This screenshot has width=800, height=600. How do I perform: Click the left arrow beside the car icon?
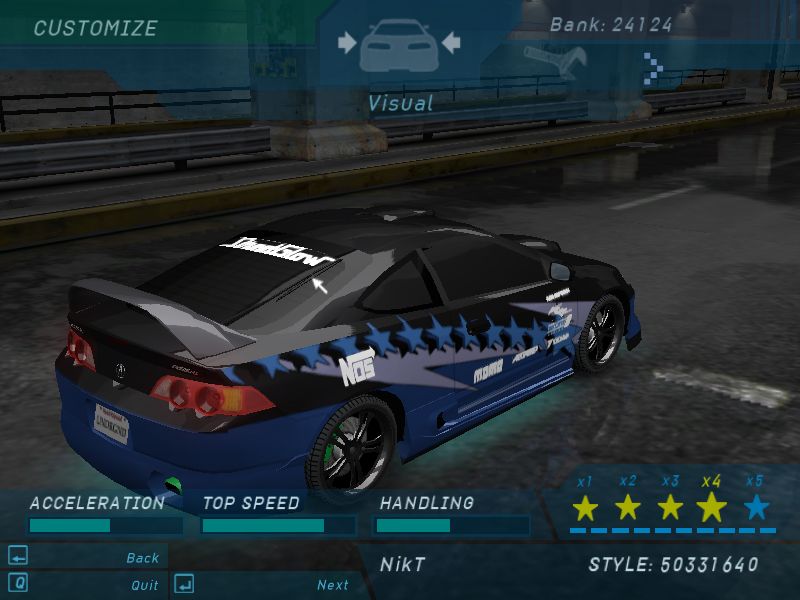[347, 42]
